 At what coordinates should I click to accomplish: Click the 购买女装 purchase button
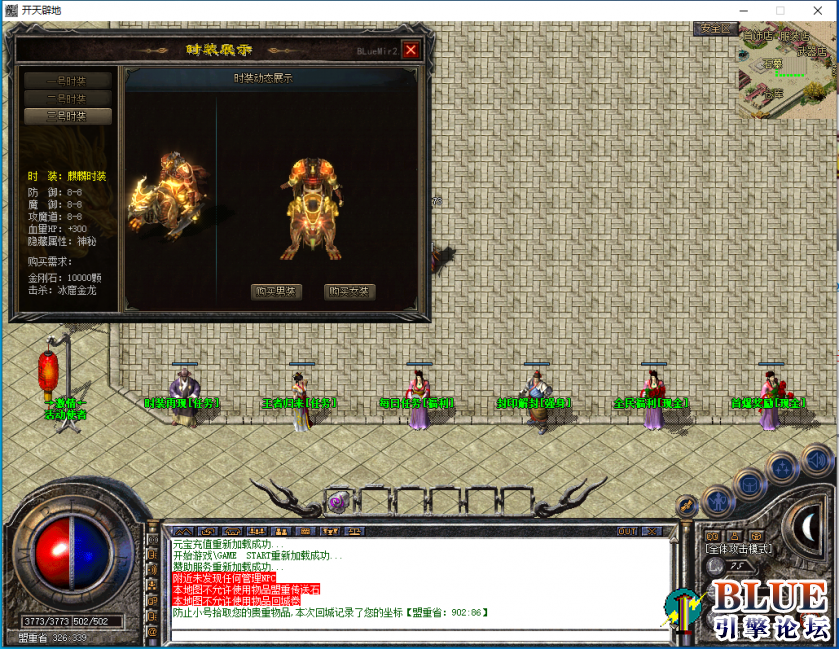click(x=350, y=292)
